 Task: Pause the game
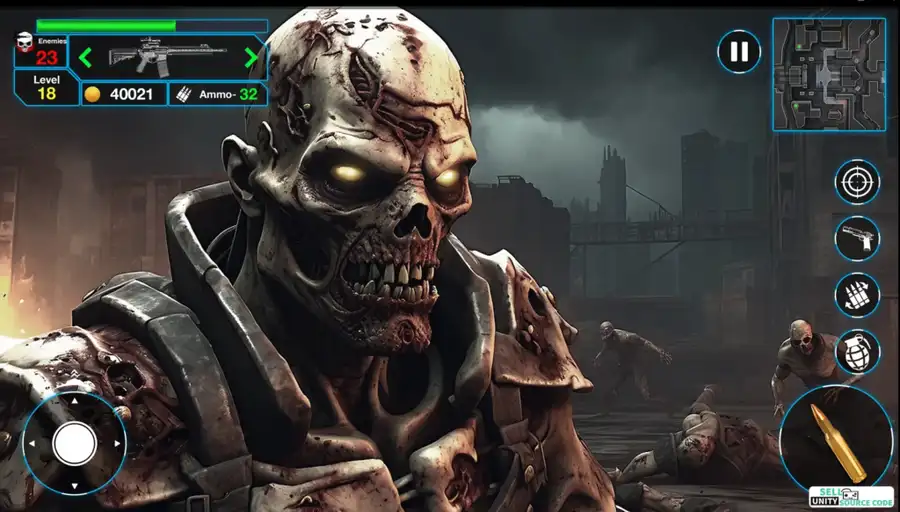point(739,51)
